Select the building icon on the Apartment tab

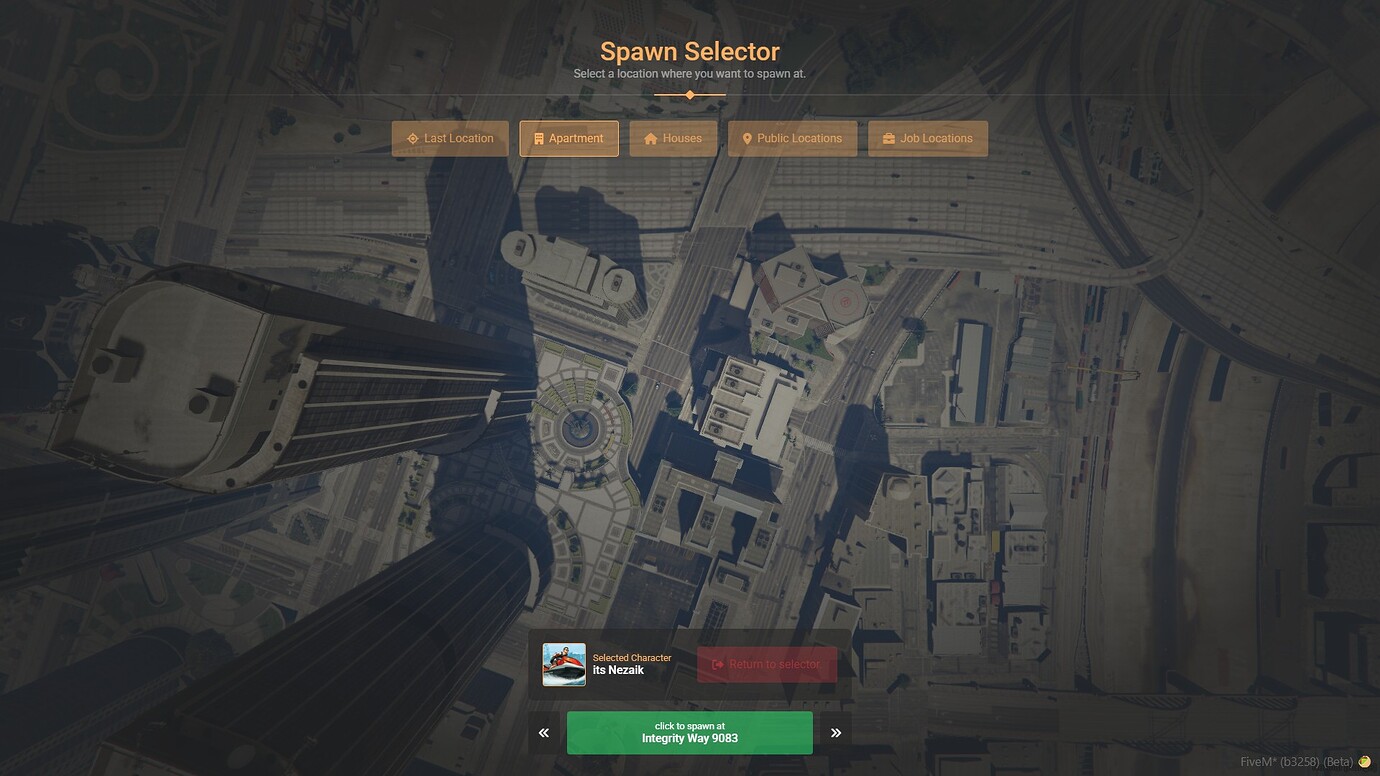pyautogui.click(x=537, y=138)
